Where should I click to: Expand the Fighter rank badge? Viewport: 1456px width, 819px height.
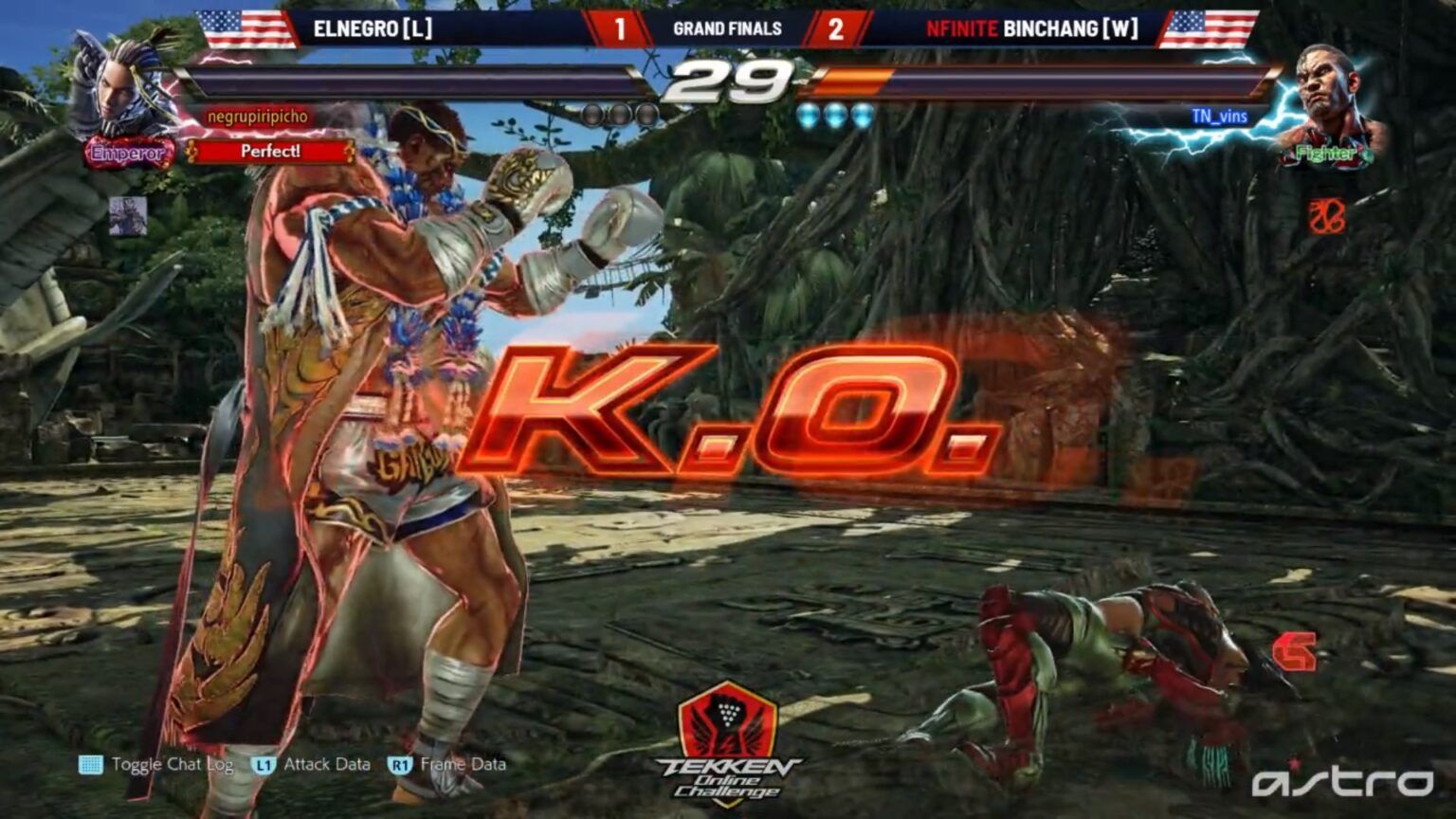(1327, 152)
